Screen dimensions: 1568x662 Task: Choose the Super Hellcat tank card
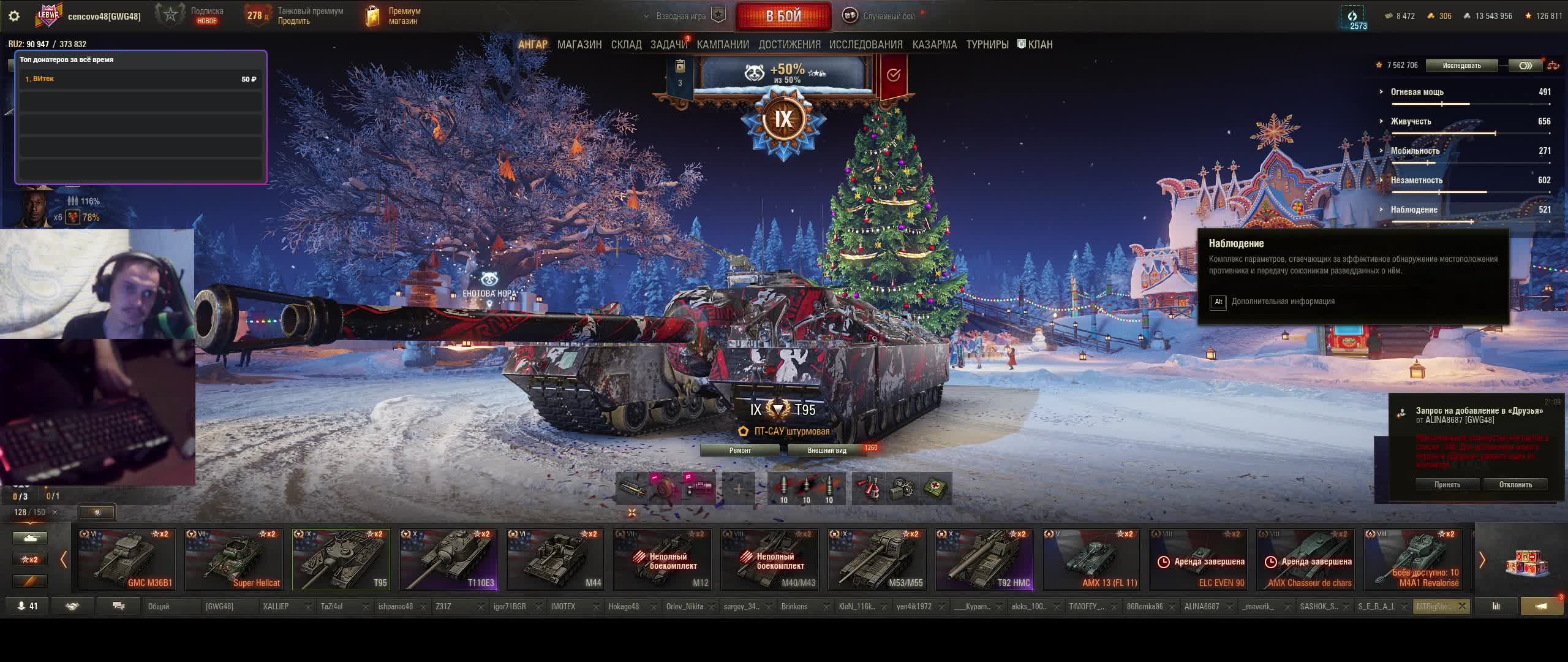[x=234, y=560]
